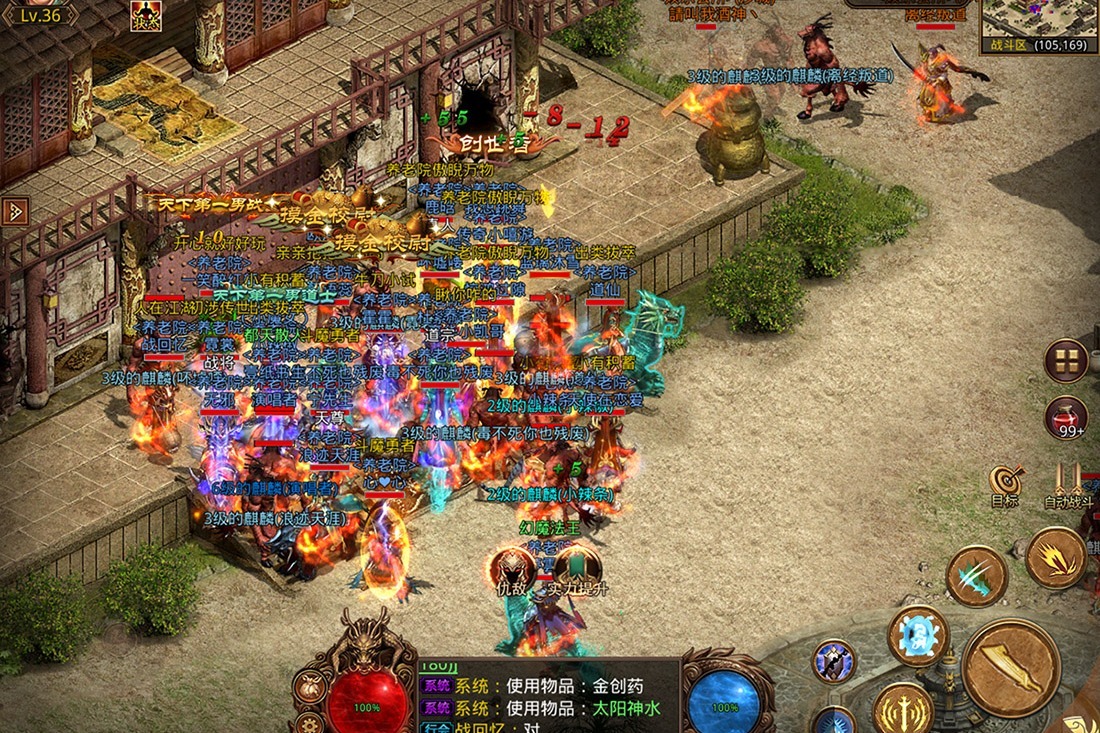Use the red potion with 99+ count
Image resolution: width=1100 pixels, height=733 pixels.
click(x=1066, y=417)
